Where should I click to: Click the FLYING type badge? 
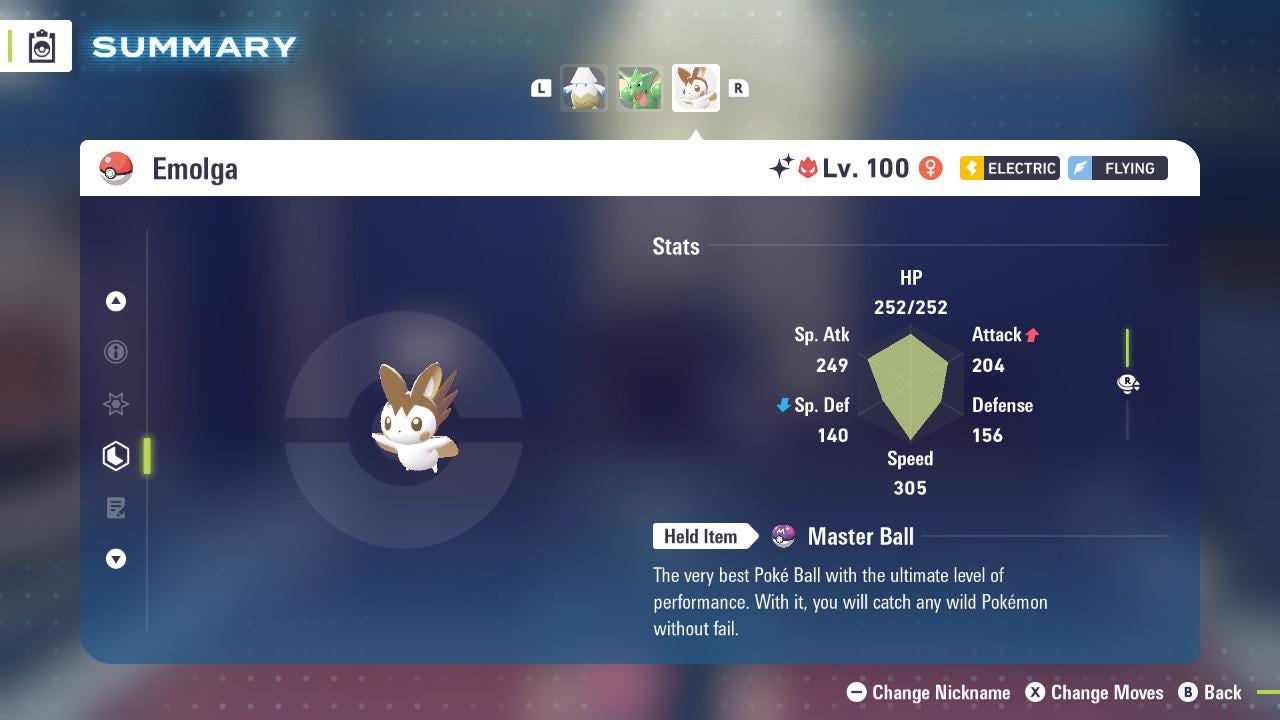[x=1117, y=168]
